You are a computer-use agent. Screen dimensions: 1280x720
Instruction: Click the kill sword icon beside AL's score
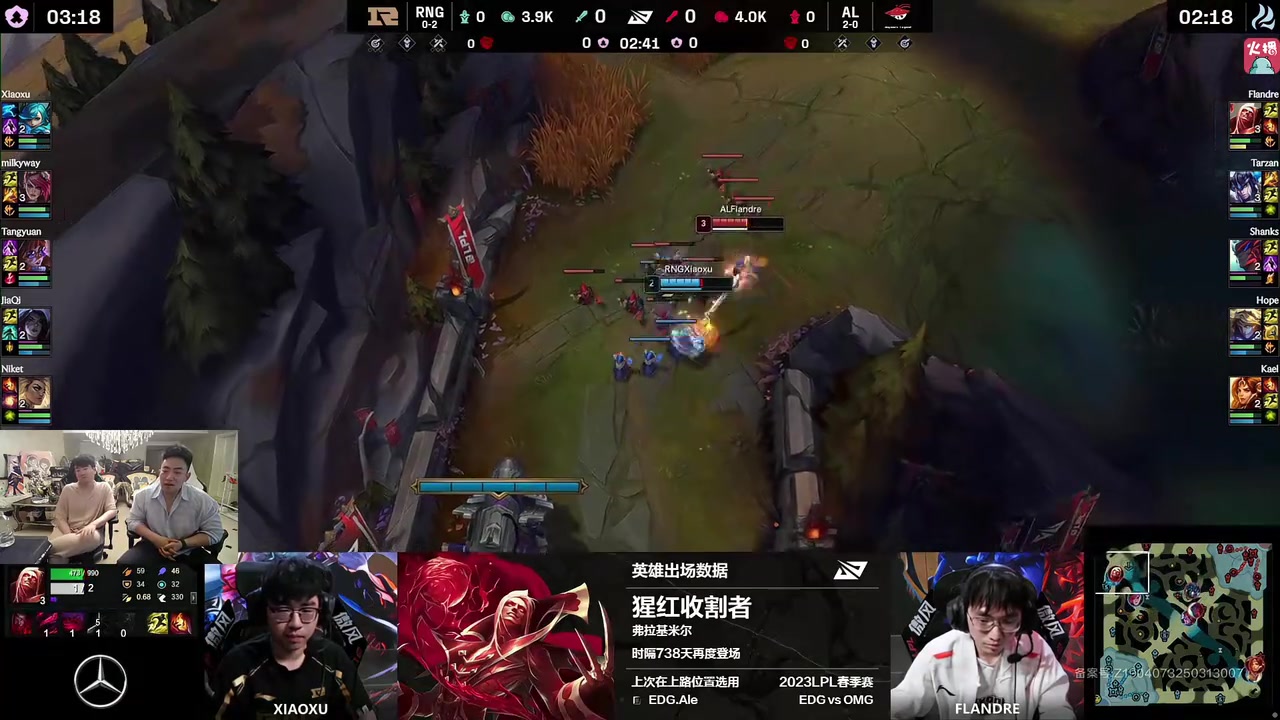point(672,16)
